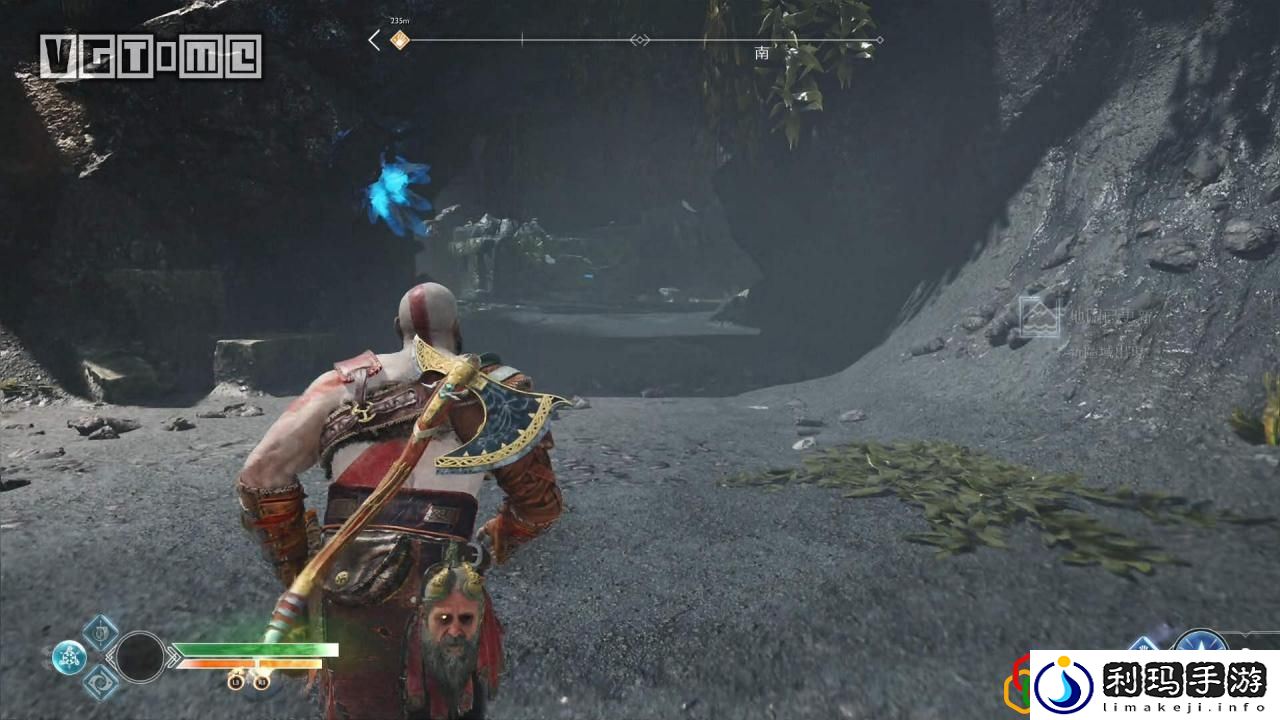1280x720 pixels.
Task: Open the 利玛手游 limakeji.info watermark banner
Action: click(1154, 685)
